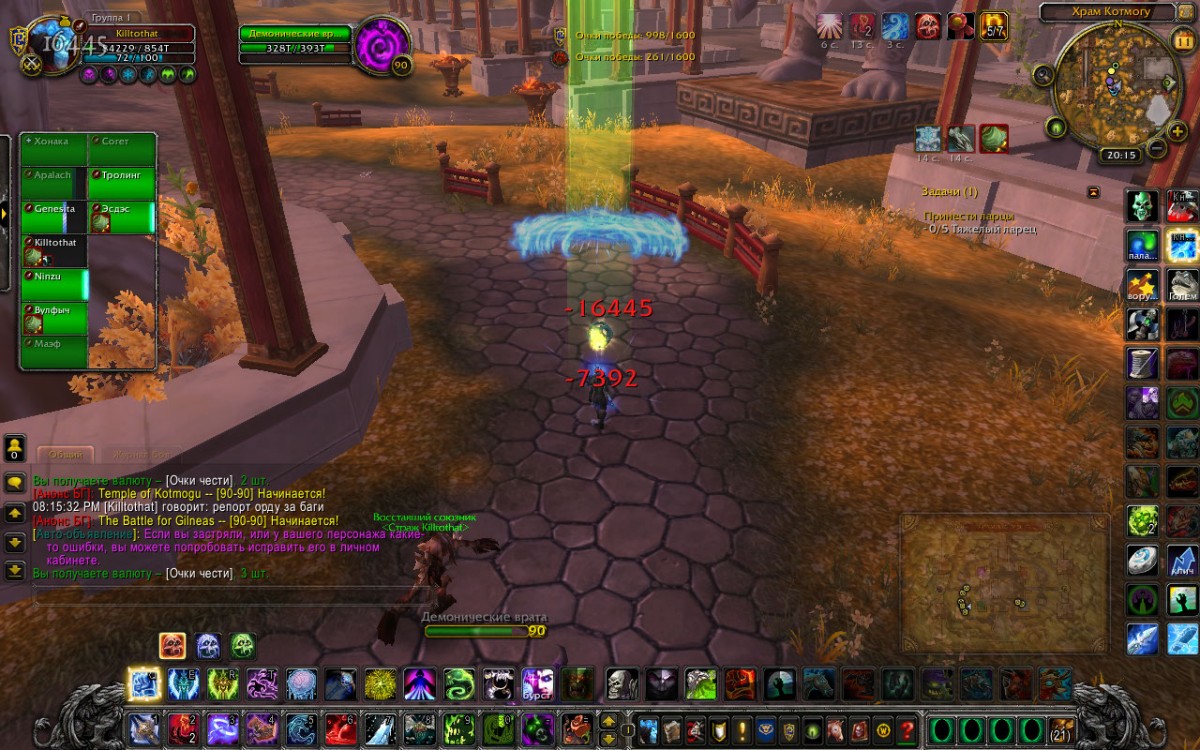
Task: Activate the purple Бурст macro button
Action: pos(538,685)
